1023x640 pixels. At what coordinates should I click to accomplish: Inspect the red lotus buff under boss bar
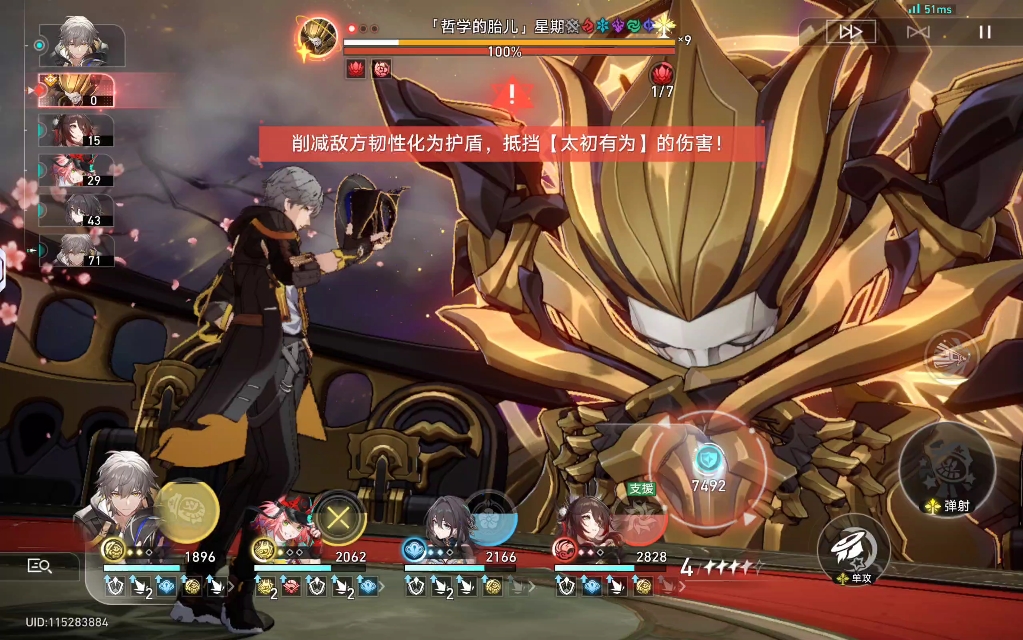355,69
